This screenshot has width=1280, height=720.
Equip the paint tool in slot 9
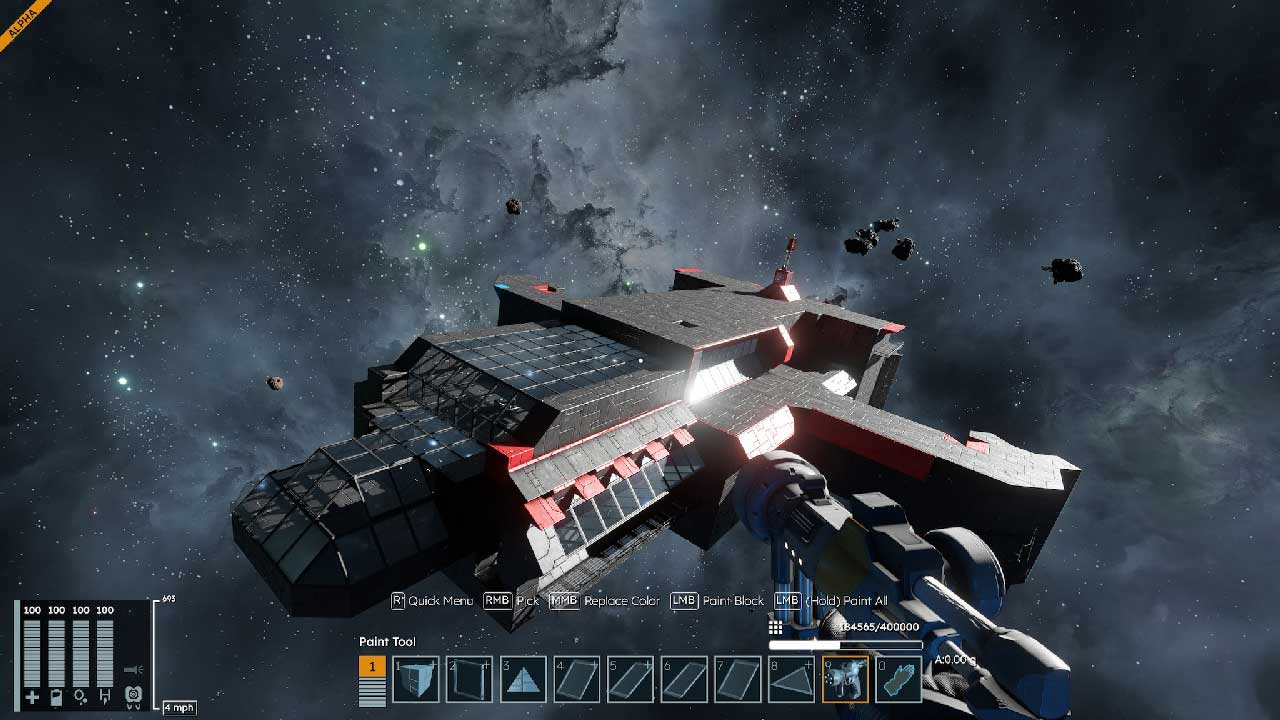(845, 680)
